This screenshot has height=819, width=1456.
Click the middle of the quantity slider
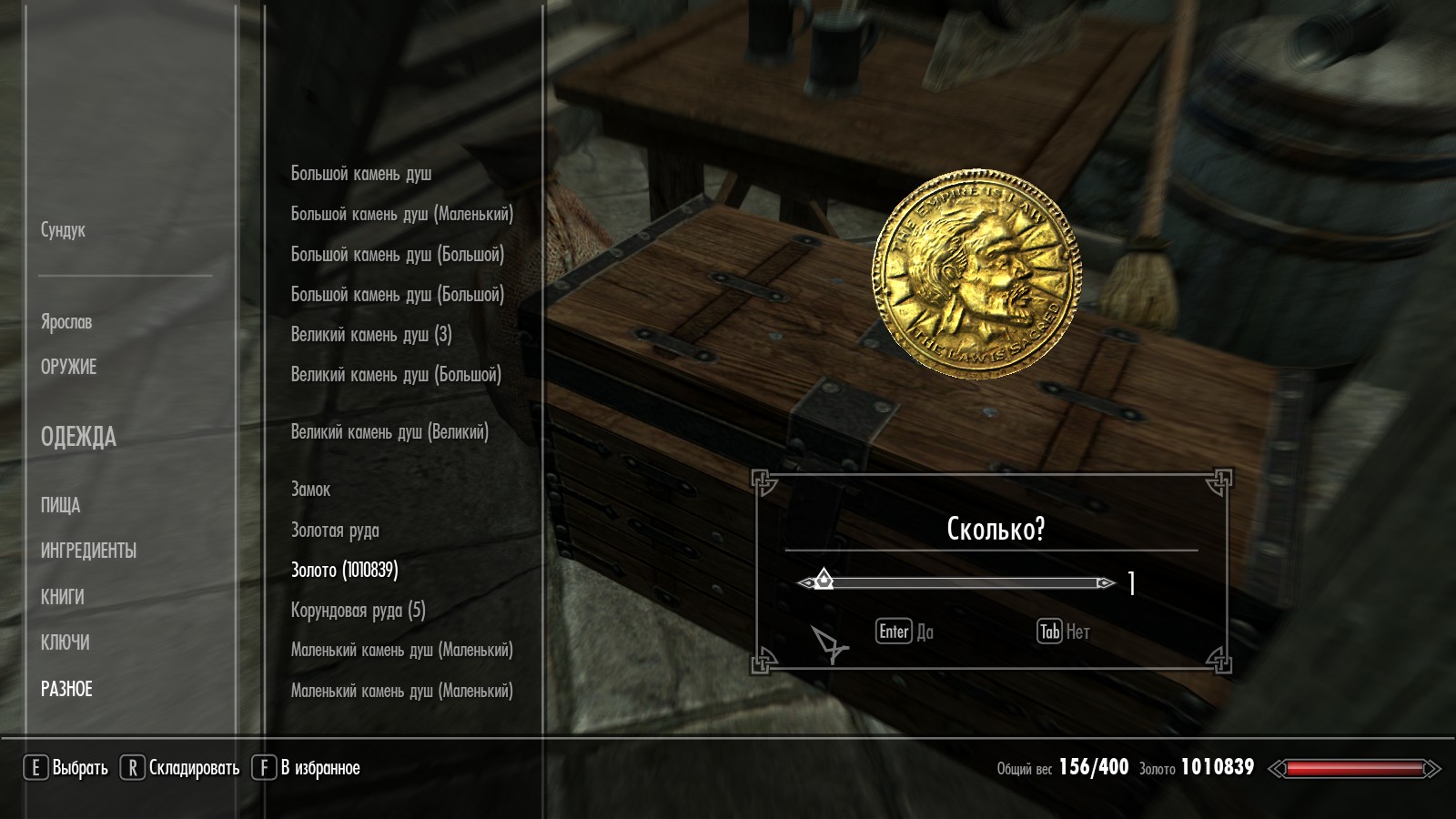pos(955,583)
